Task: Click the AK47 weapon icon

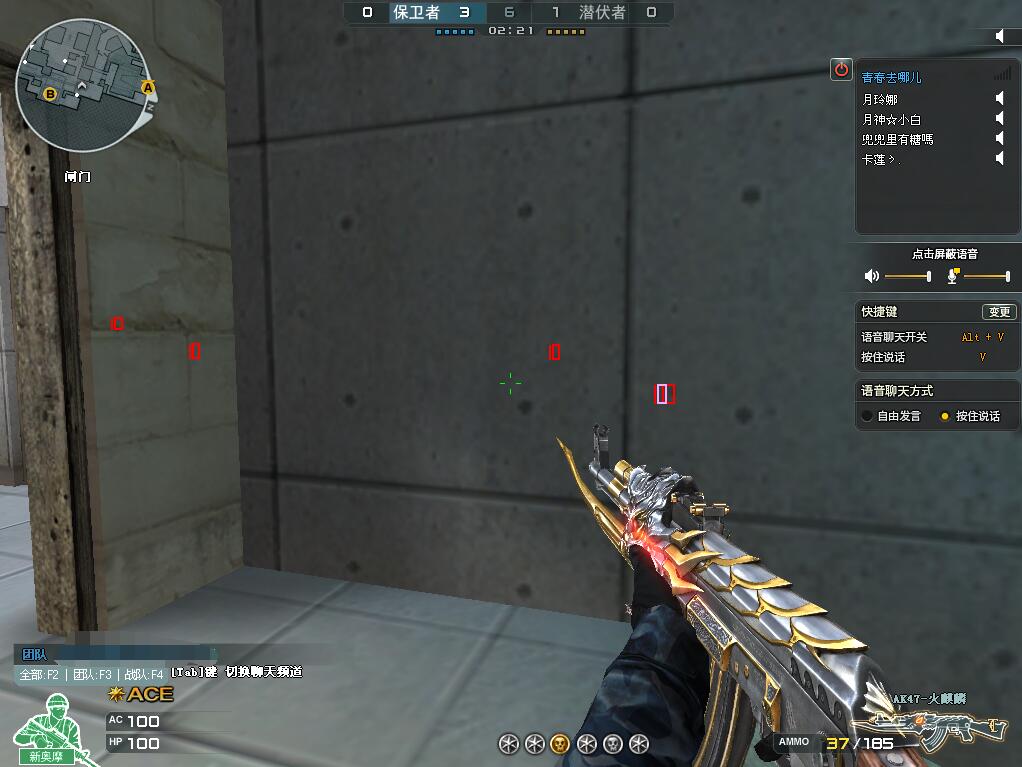Action: pos(935,728)
